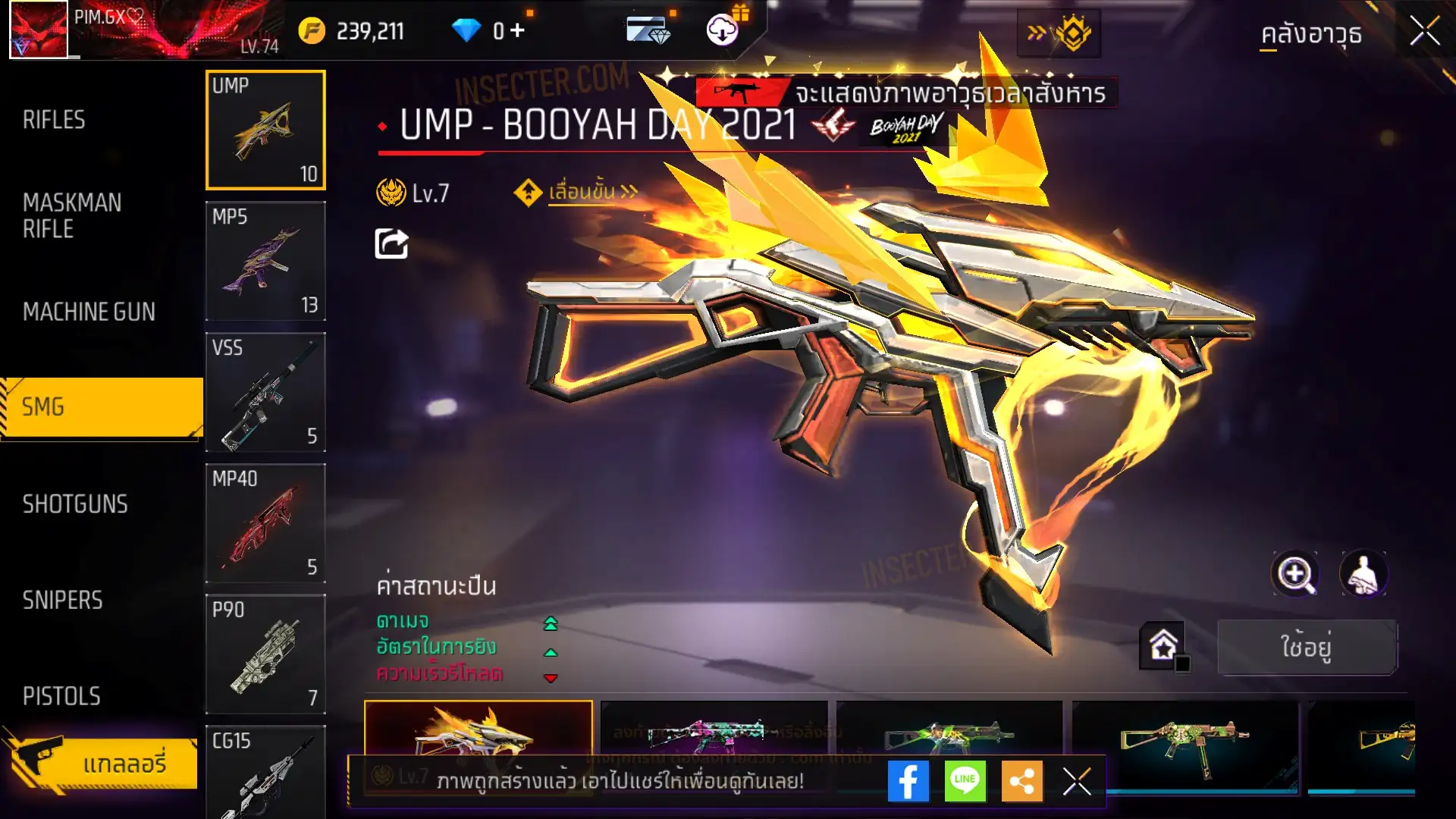Click the share arrow icon under Lv.7
Viewport: 1456px width, 819px height.
391,243
